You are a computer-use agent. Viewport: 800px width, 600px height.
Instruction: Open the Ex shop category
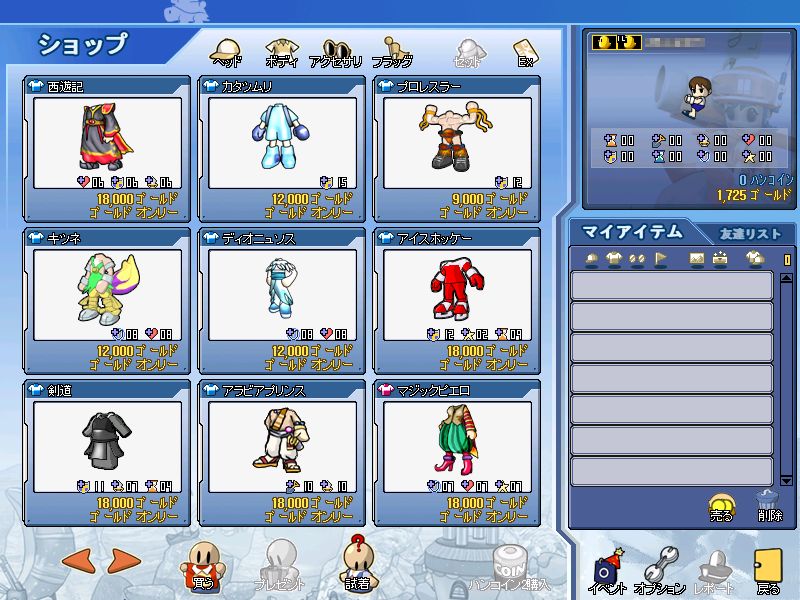pyautogui.click(x=524, y=52)
